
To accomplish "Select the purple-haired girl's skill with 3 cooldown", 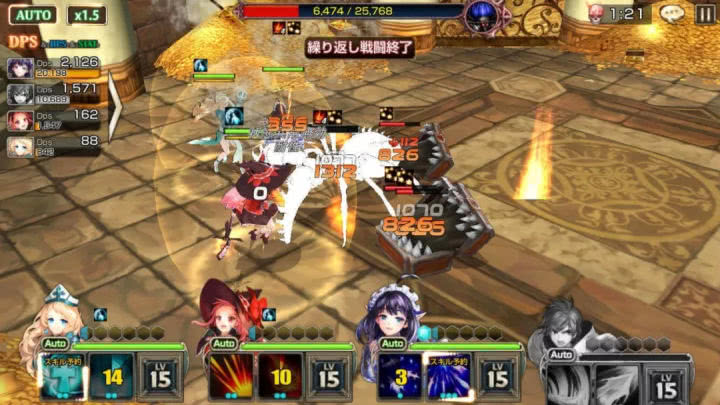I will (x=399, y=376).
